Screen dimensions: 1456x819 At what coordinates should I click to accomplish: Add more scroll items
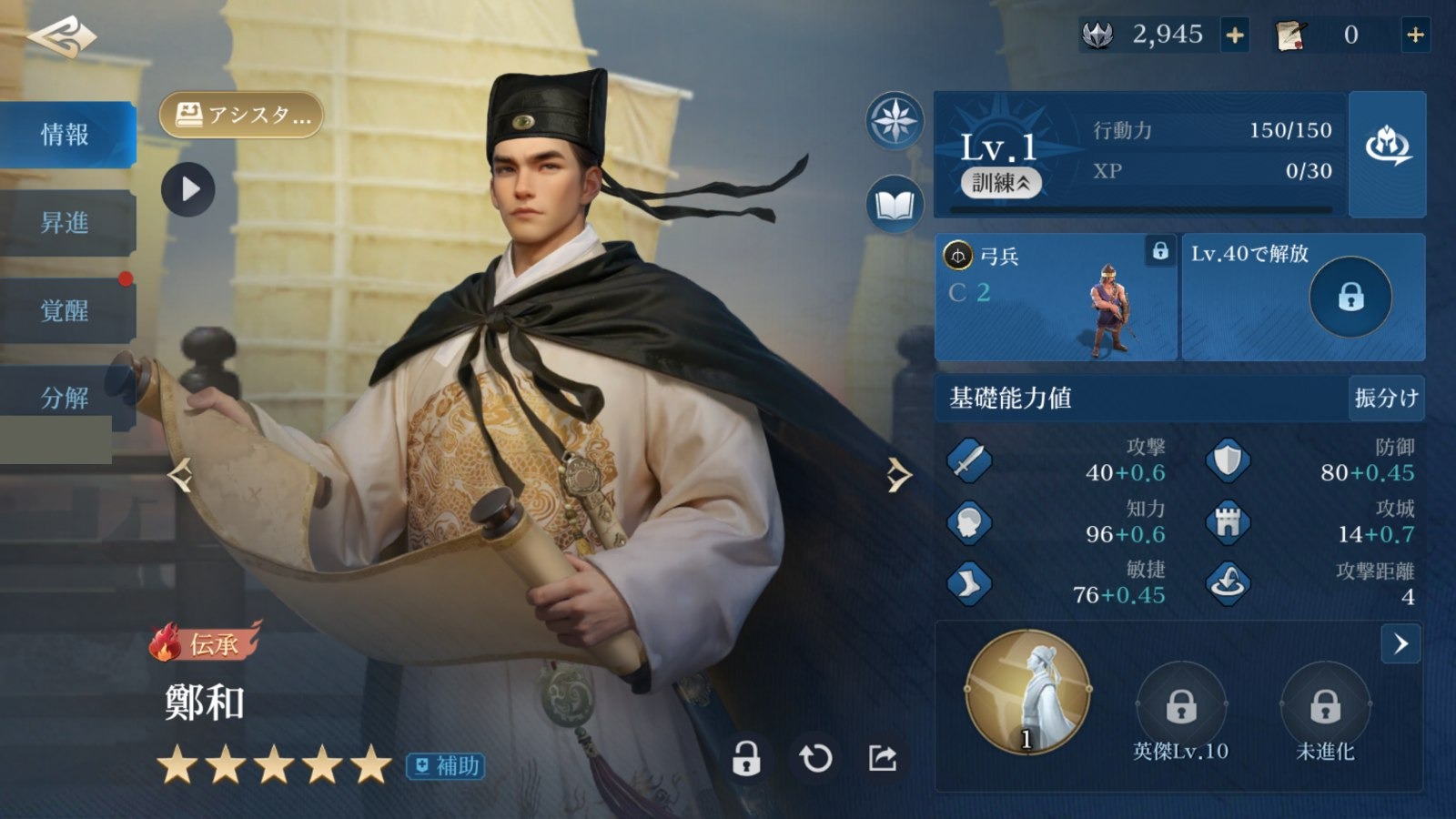1415,35
